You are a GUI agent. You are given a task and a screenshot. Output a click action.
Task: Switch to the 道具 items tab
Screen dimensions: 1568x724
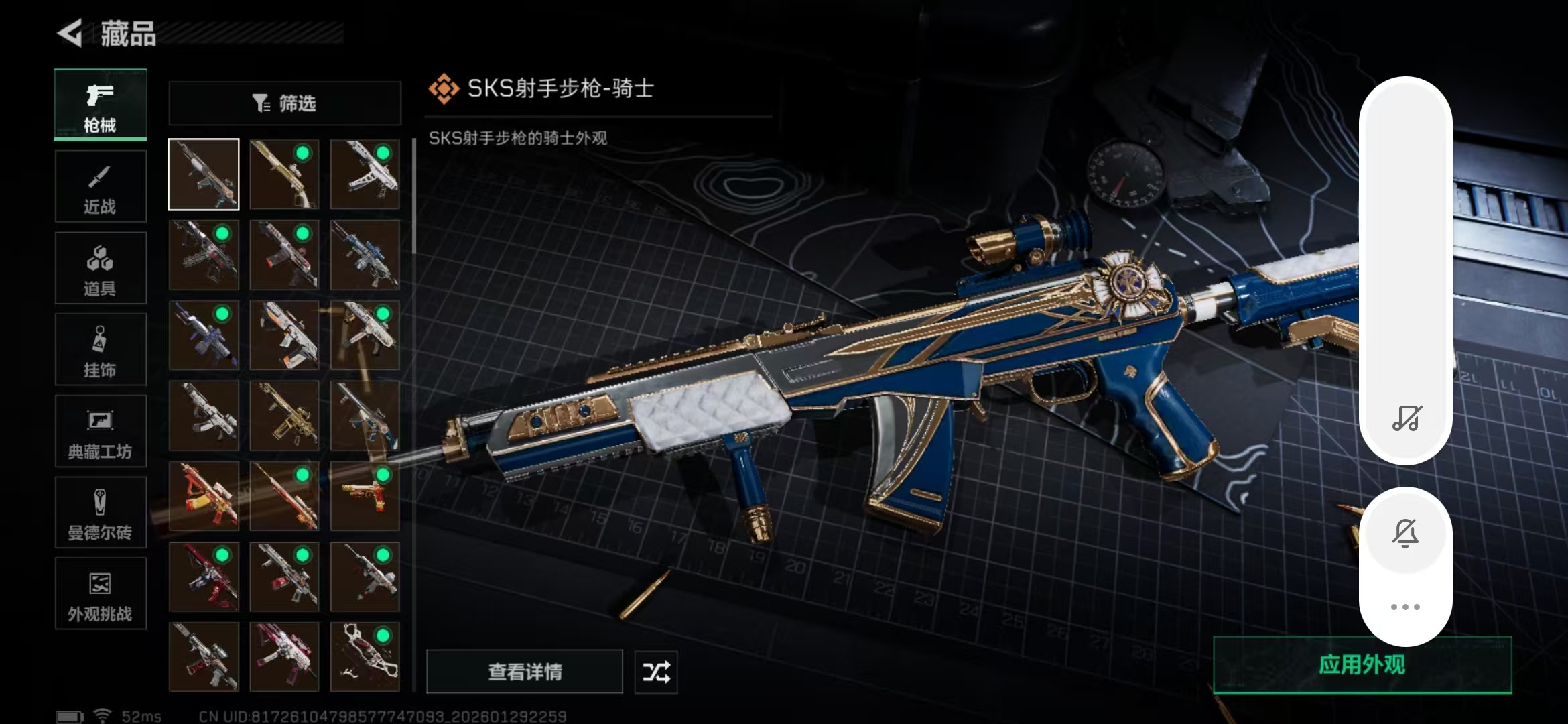coord(100,267)
